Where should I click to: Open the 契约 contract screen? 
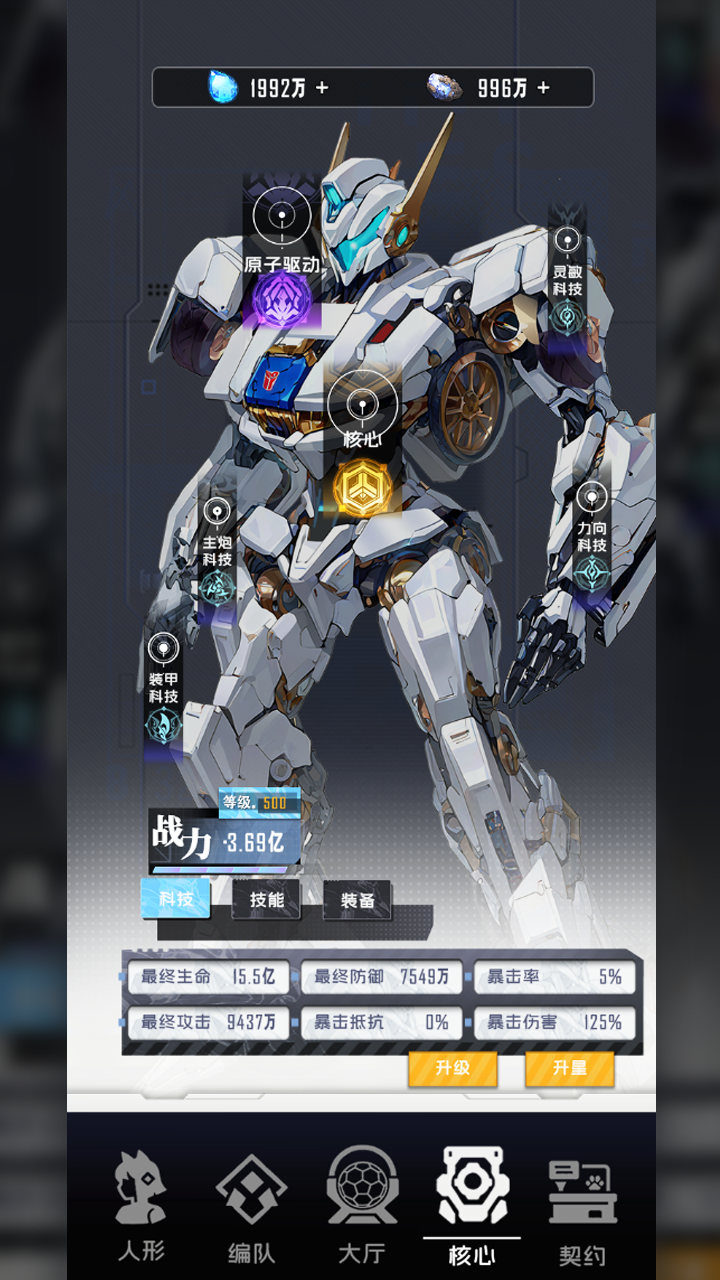click(x=582, y=1207)
